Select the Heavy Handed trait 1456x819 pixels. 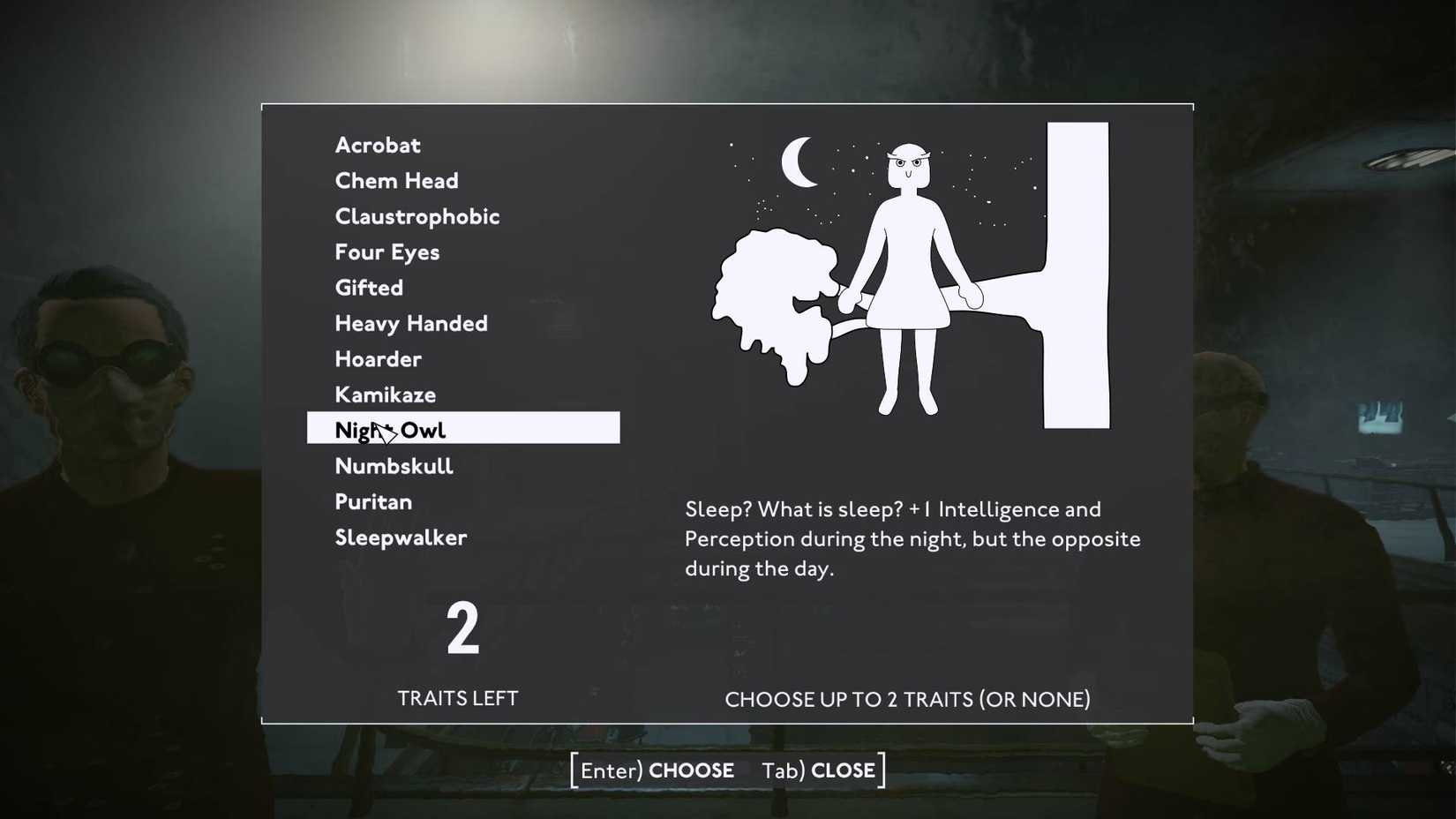coord(410,323)
